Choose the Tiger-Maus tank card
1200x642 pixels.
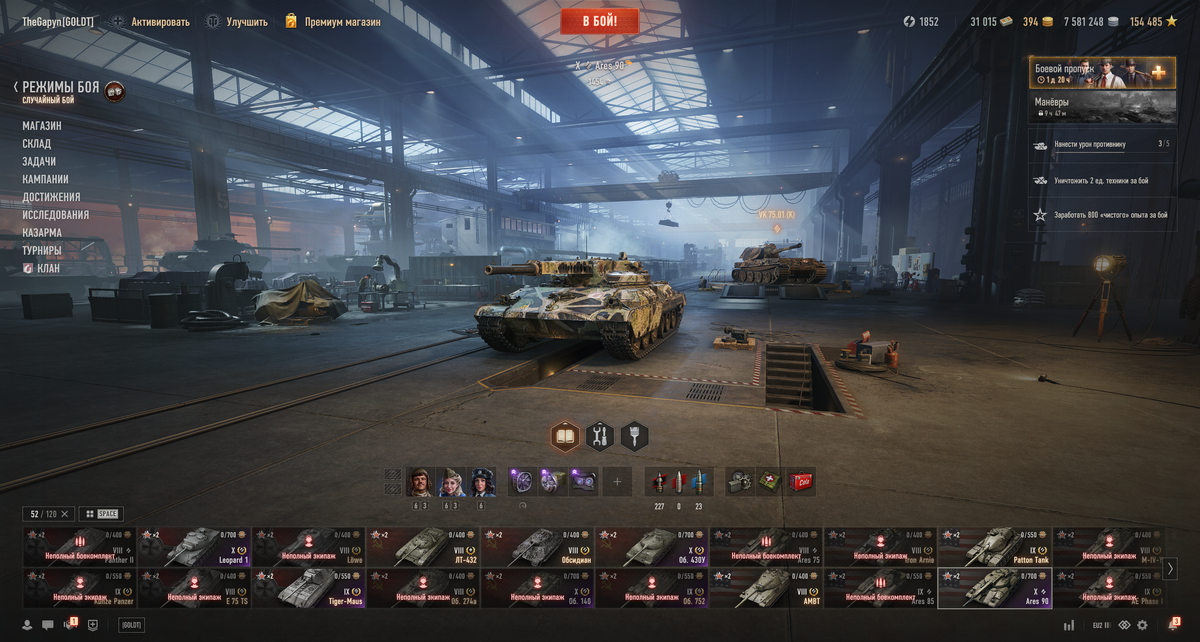point(308,588)
